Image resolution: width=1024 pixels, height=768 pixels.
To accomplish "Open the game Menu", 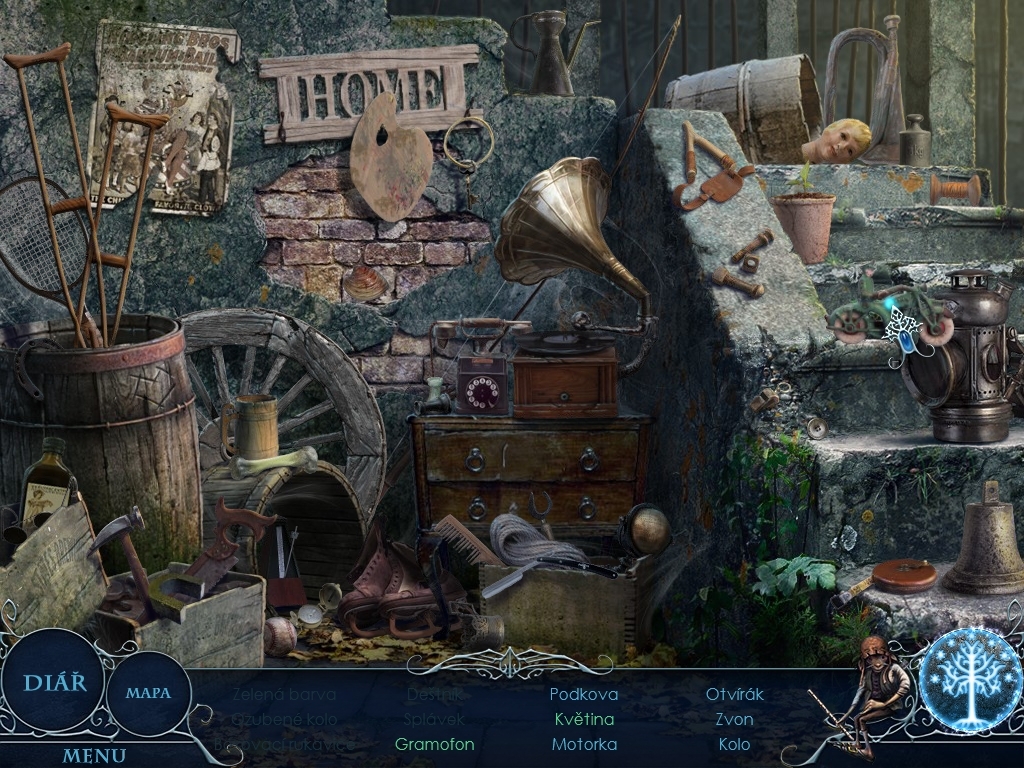I will pyautogui.click(x=94, y=756).
